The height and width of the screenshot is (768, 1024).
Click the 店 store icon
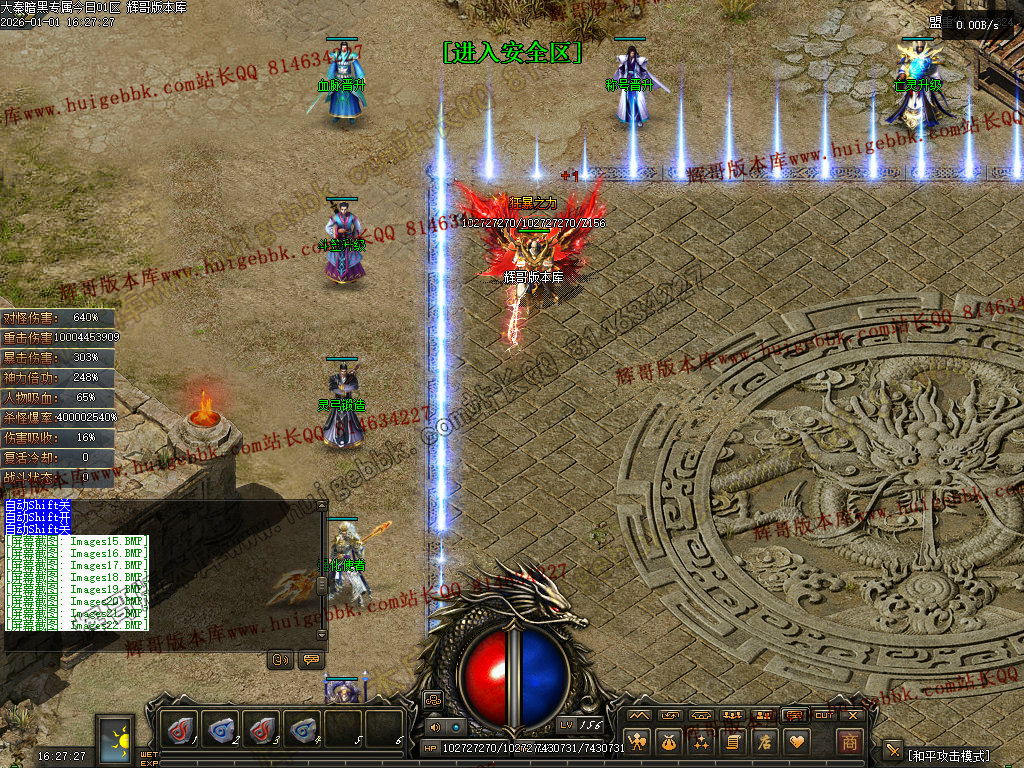tap(766, 742)
